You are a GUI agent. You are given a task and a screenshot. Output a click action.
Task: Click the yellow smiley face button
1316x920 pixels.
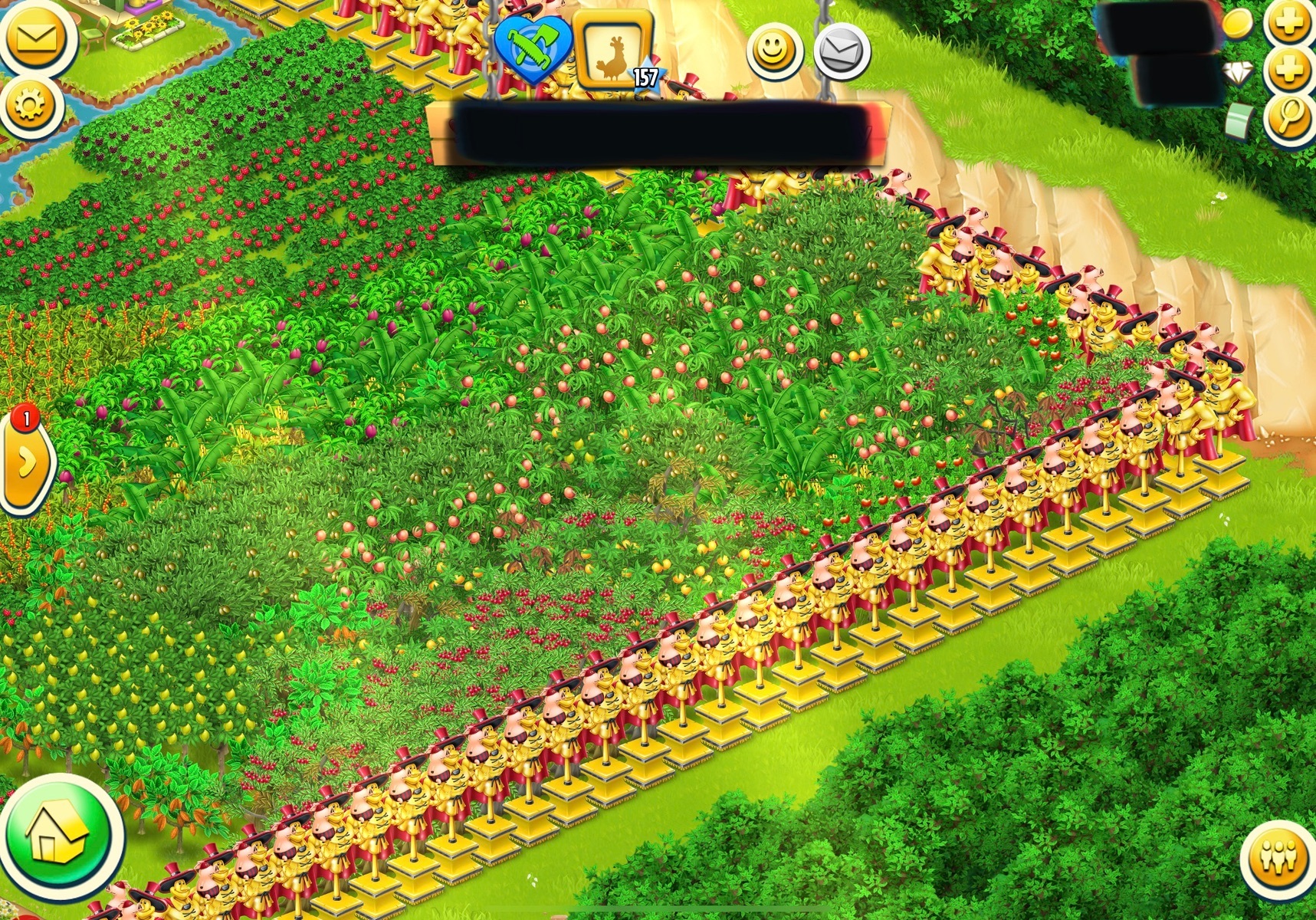pos(774,51)
